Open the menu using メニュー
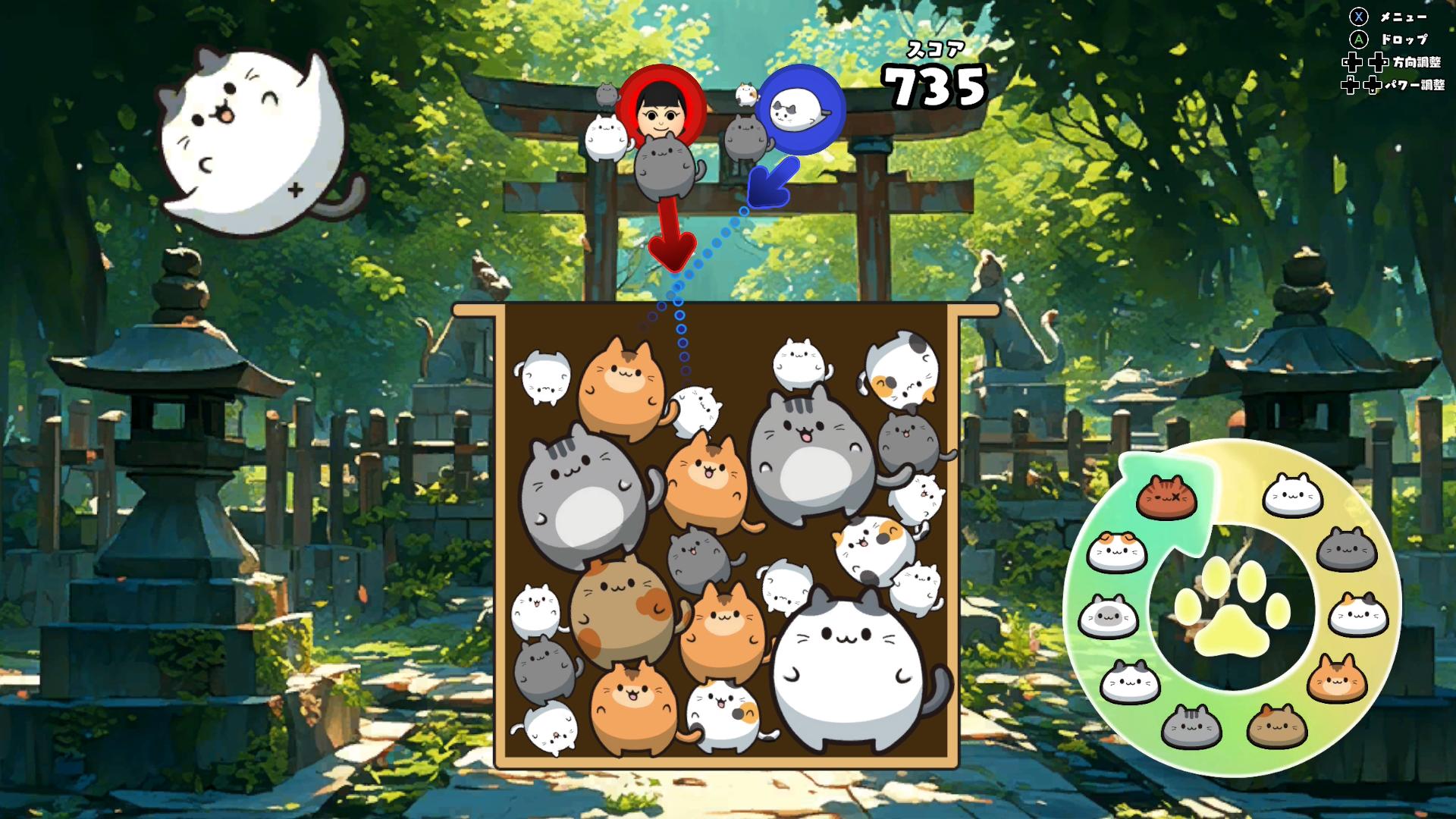1456x819 pixels. [x=1404, y=18]
